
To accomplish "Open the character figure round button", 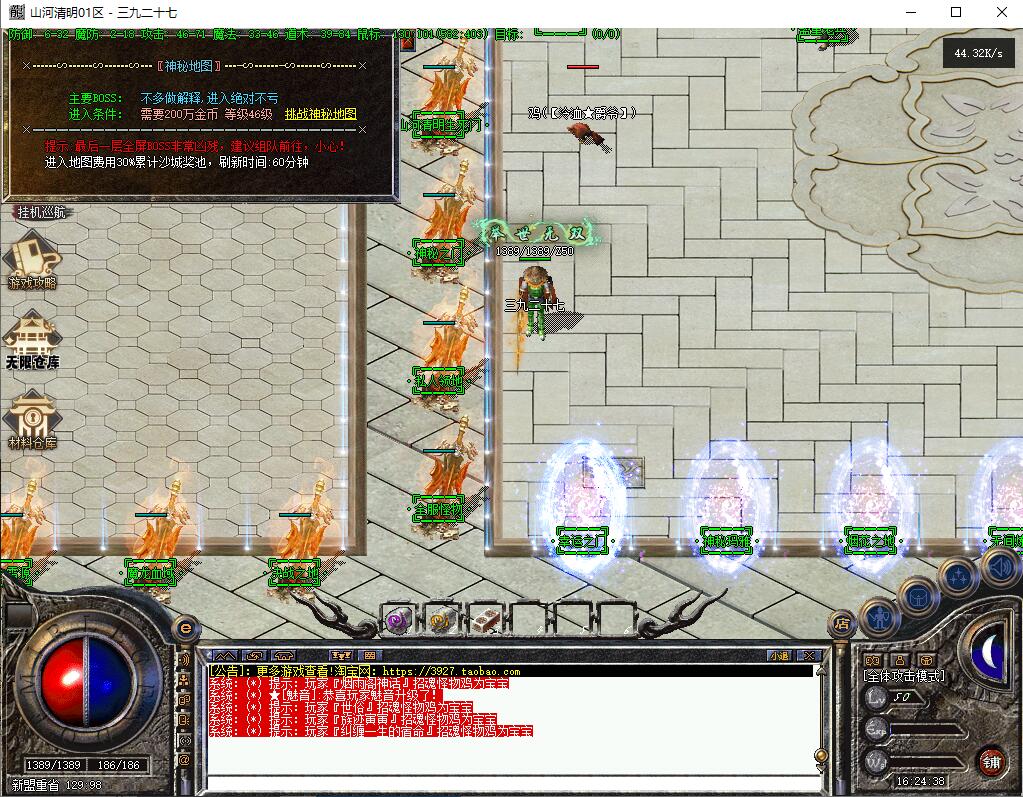I will 880,616.
